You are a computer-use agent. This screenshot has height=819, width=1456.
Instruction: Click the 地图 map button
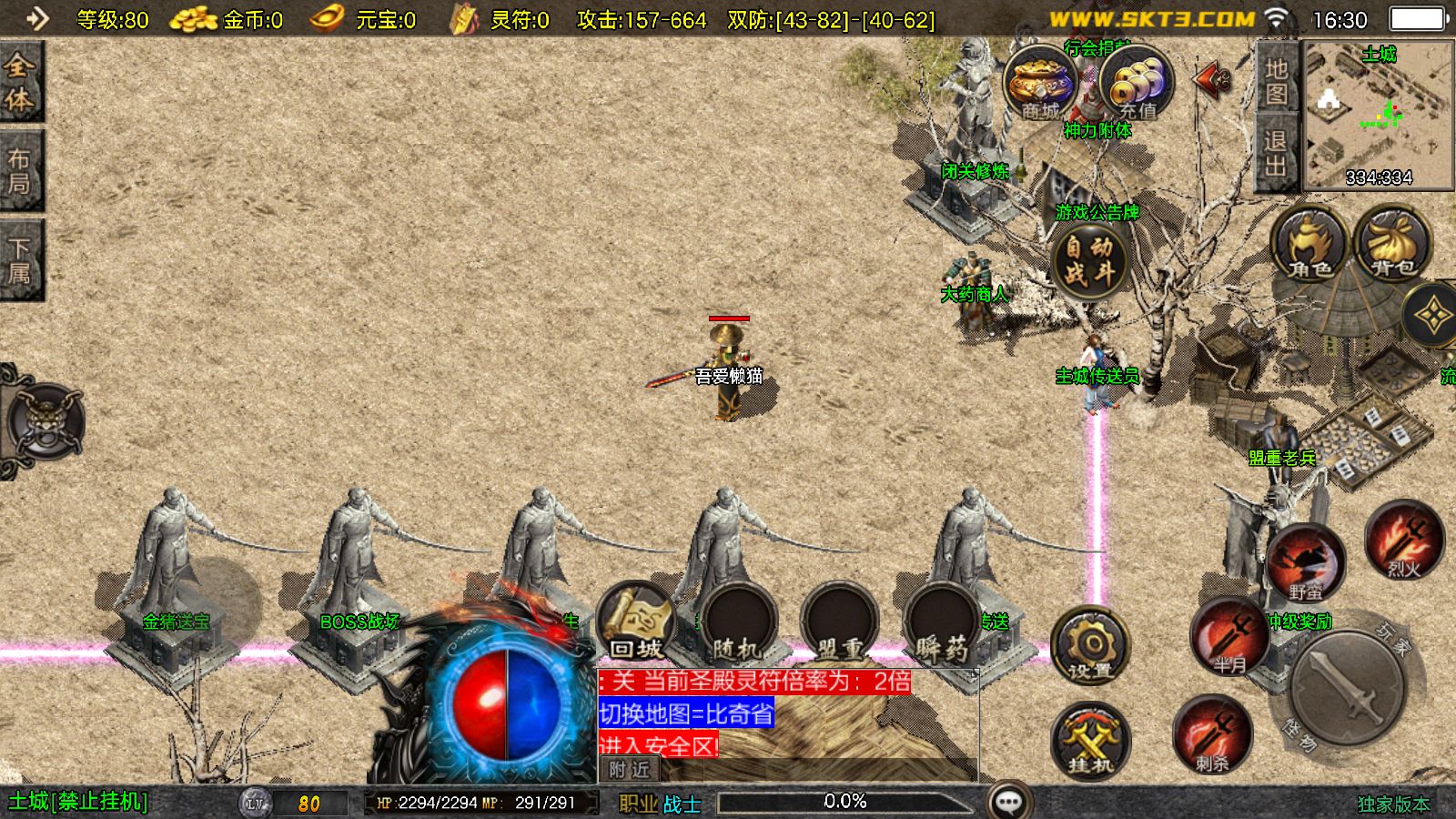tap(1276, 81)
